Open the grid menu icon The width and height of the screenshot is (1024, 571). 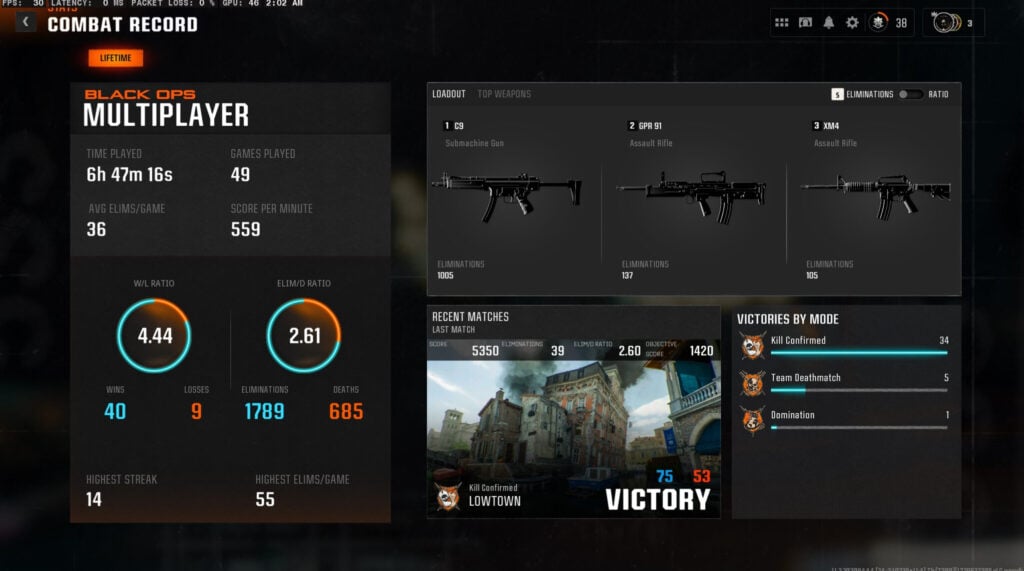point(782,22)
